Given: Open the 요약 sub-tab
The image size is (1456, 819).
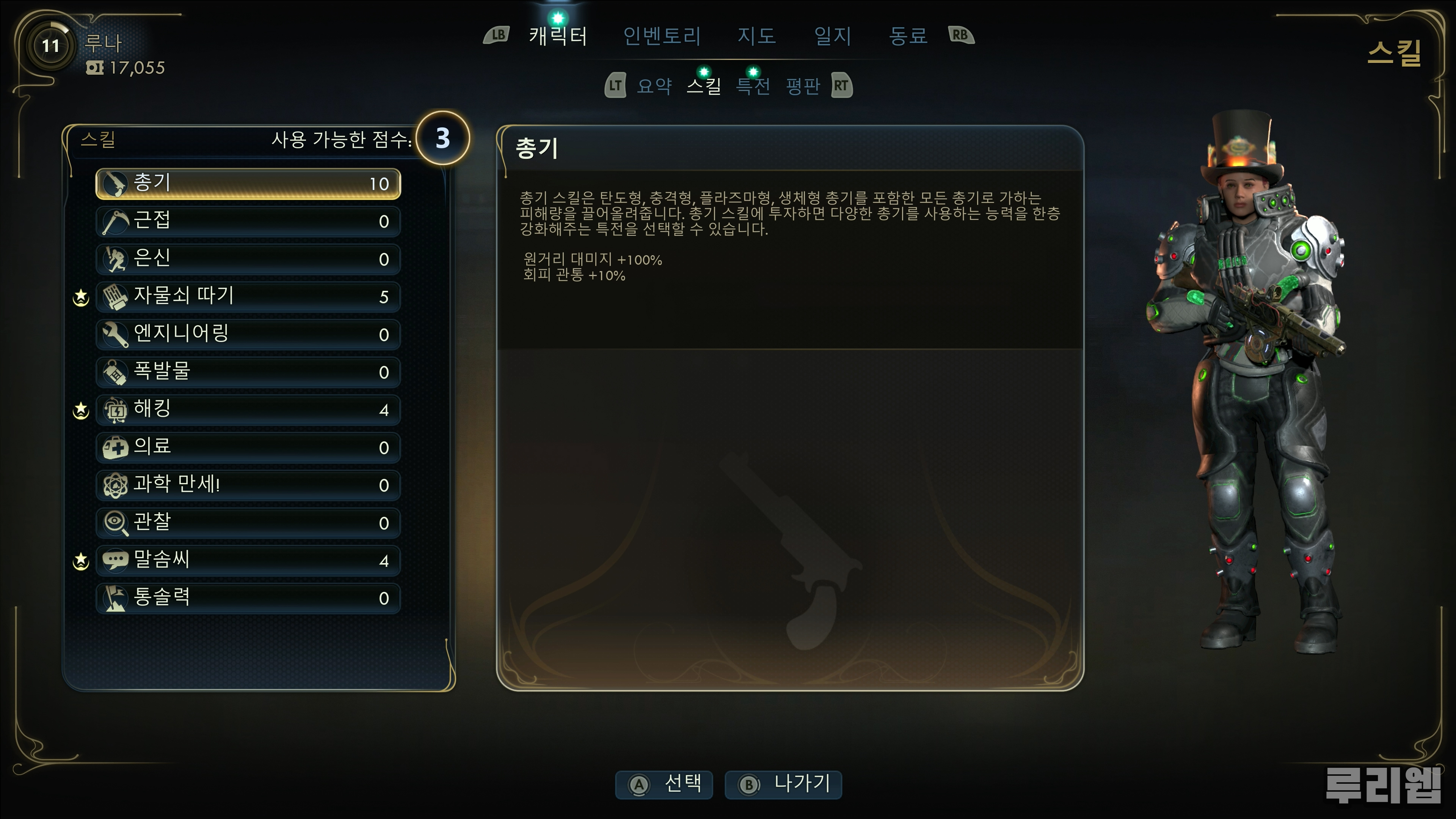Looking at the screenshot, I should [x=654, y=86].
